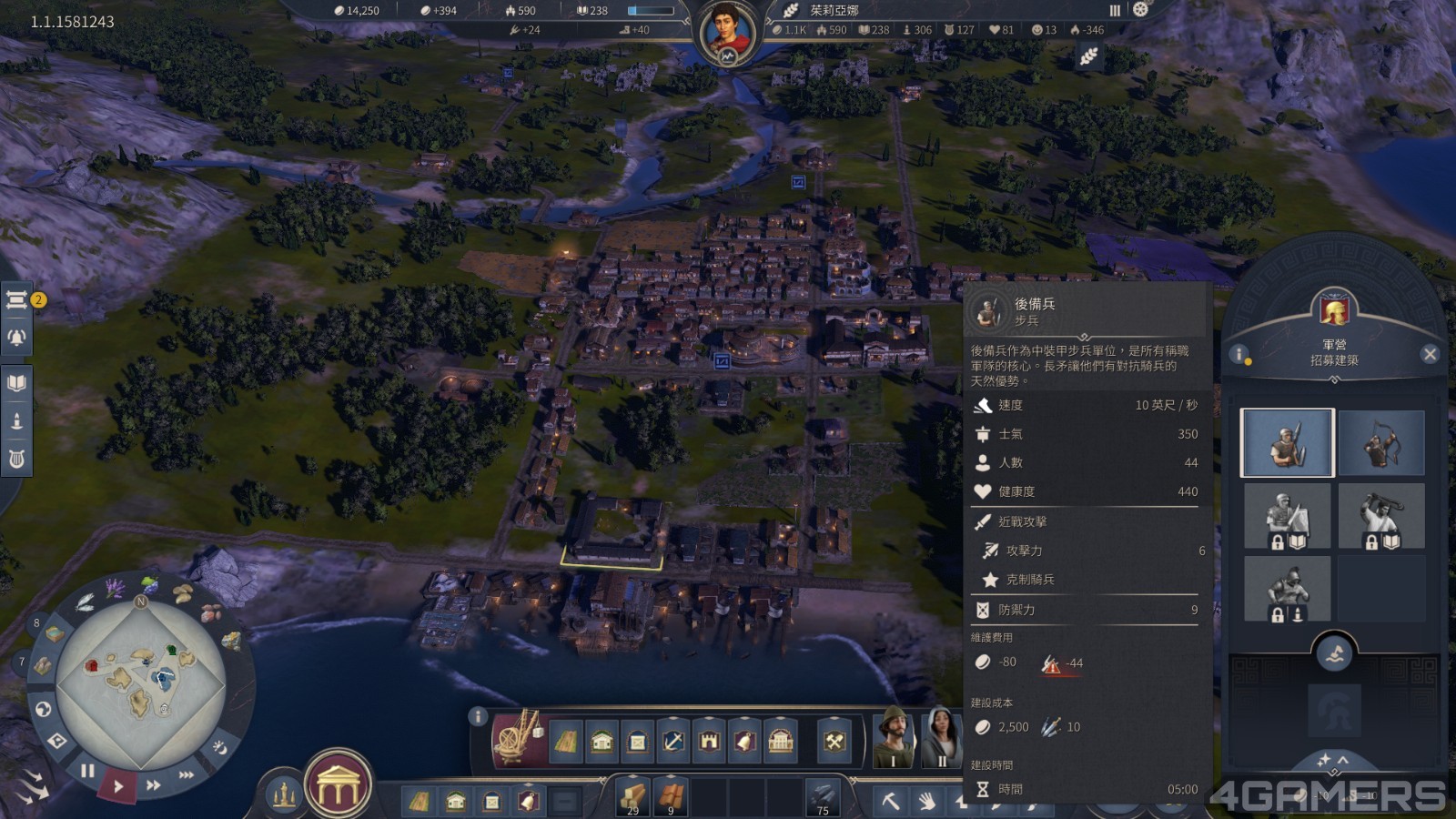Set game speed to triple arrows
This screenshot has width=1456, height=819.
point(186,774)
